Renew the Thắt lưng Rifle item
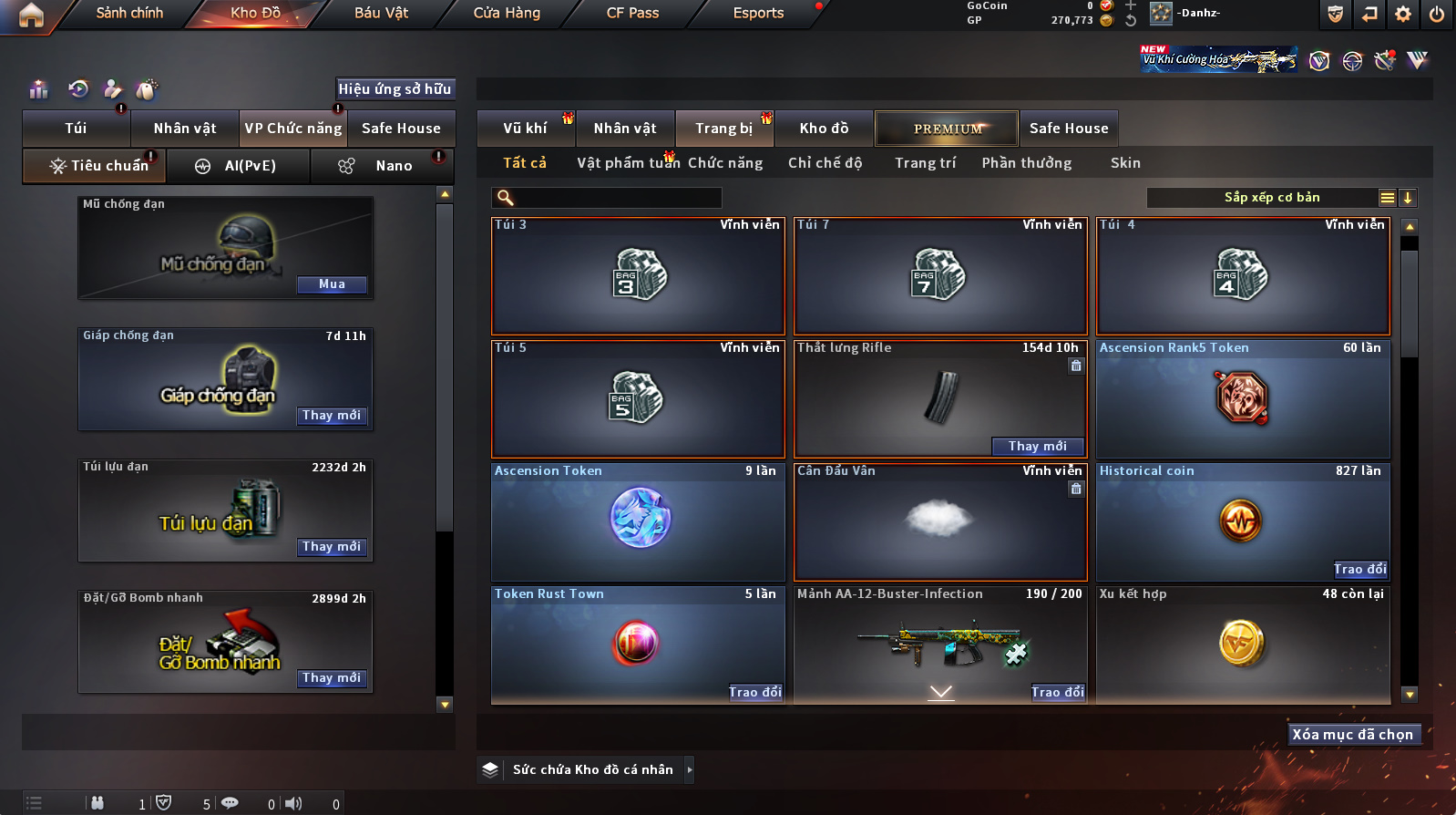The image size is (1456, 815). click(1038, 447)
